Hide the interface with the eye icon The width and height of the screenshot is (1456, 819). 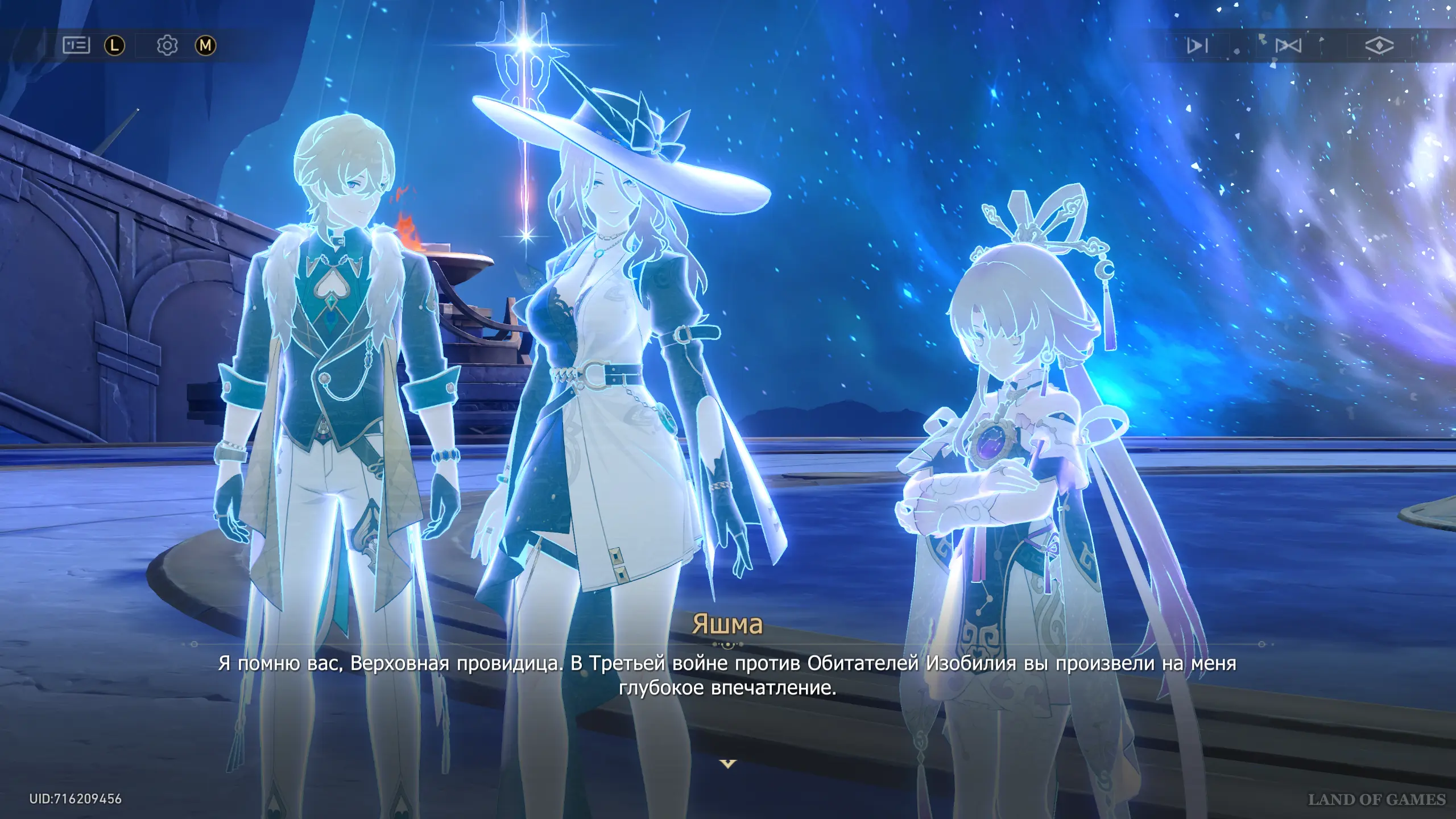pyautogui.click(x=1379, y=45)
